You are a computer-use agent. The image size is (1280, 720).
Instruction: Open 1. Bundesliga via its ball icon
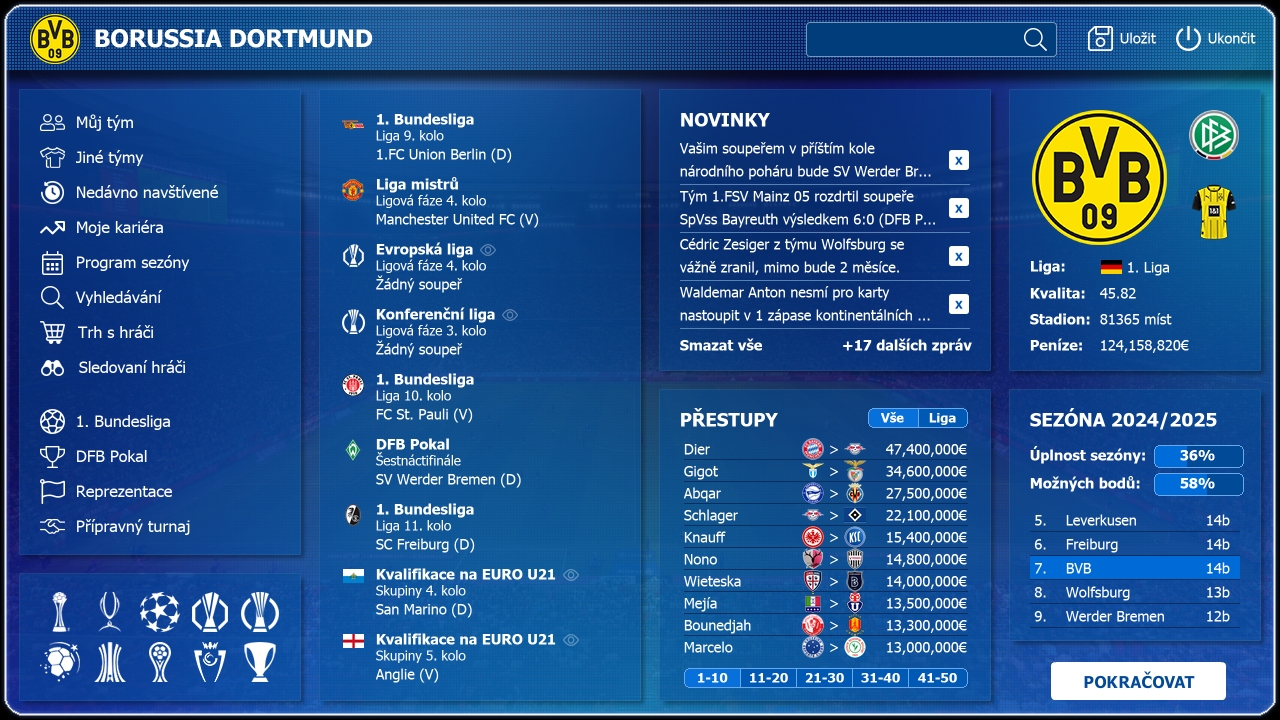point(51,421)
